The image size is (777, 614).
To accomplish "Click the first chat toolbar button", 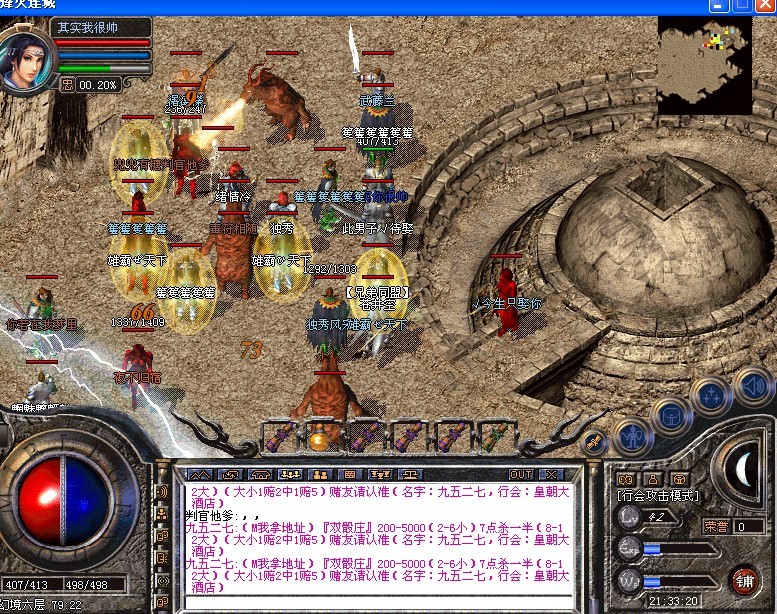I will pos(200,474).
